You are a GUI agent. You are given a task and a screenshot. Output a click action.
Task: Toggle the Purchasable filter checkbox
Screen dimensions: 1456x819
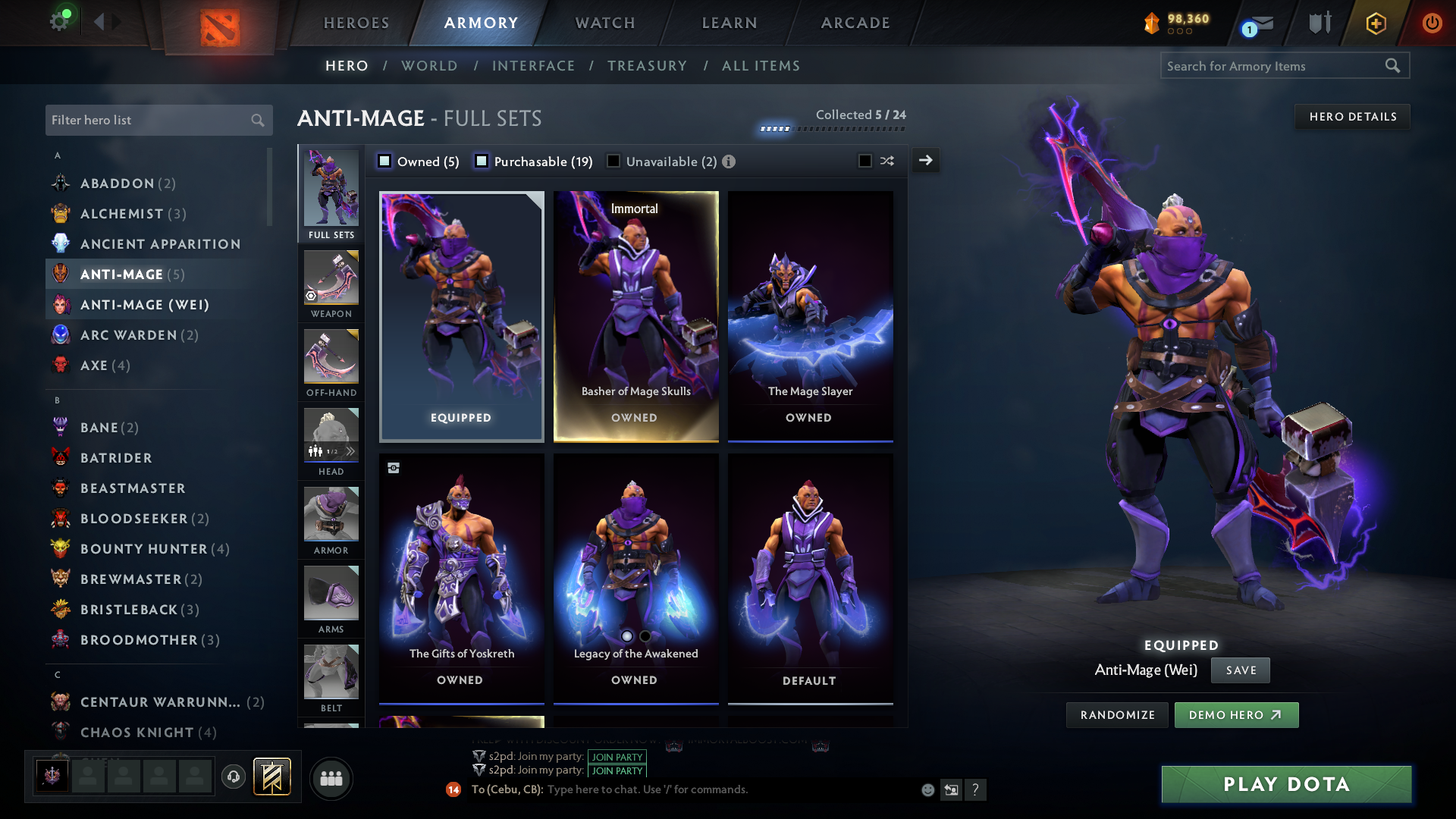click(482, 162)
